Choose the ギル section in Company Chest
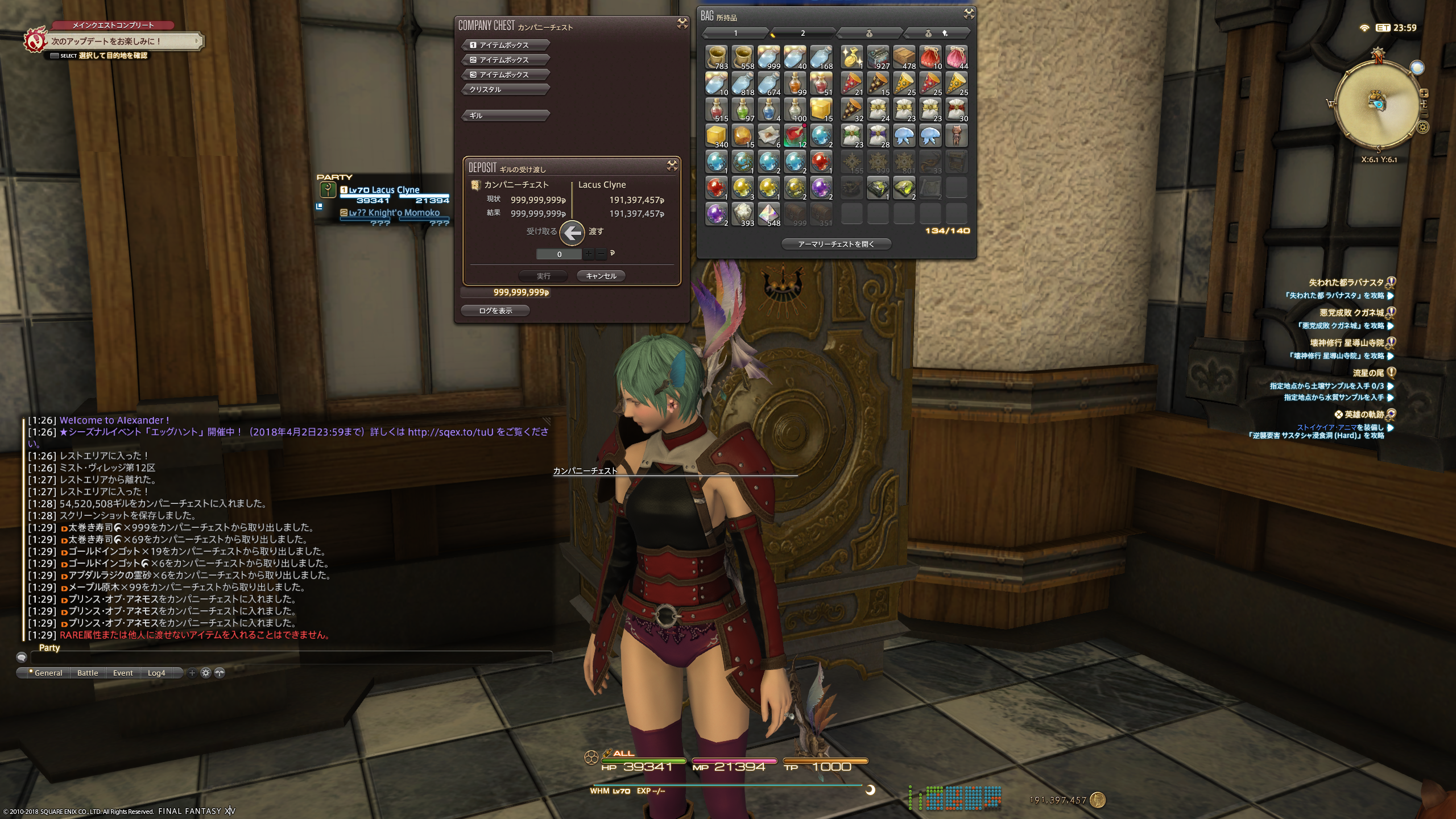 point(505,115)
